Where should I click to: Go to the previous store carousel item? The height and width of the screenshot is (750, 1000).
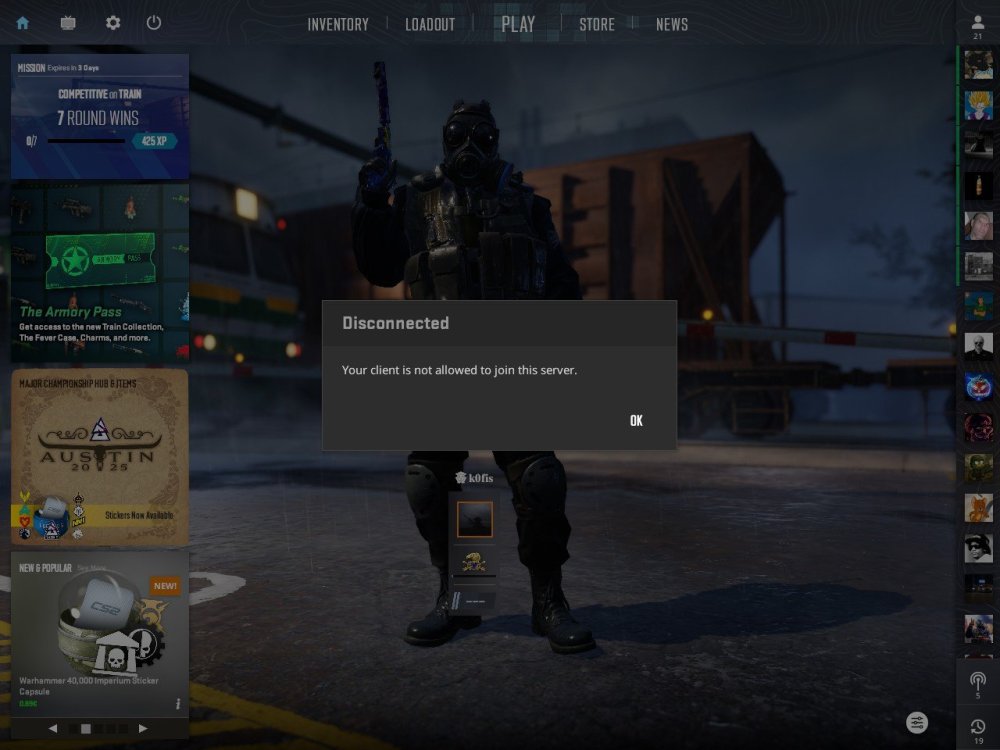click(x=53, y=729)
